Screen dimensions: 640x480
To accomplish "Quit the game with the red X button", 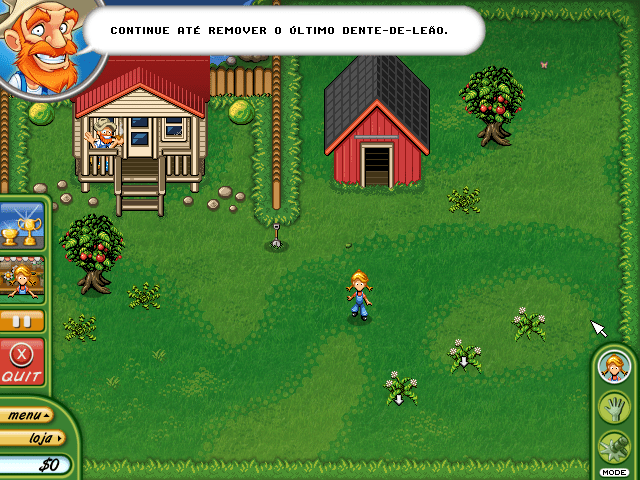I will click(21, 362).
